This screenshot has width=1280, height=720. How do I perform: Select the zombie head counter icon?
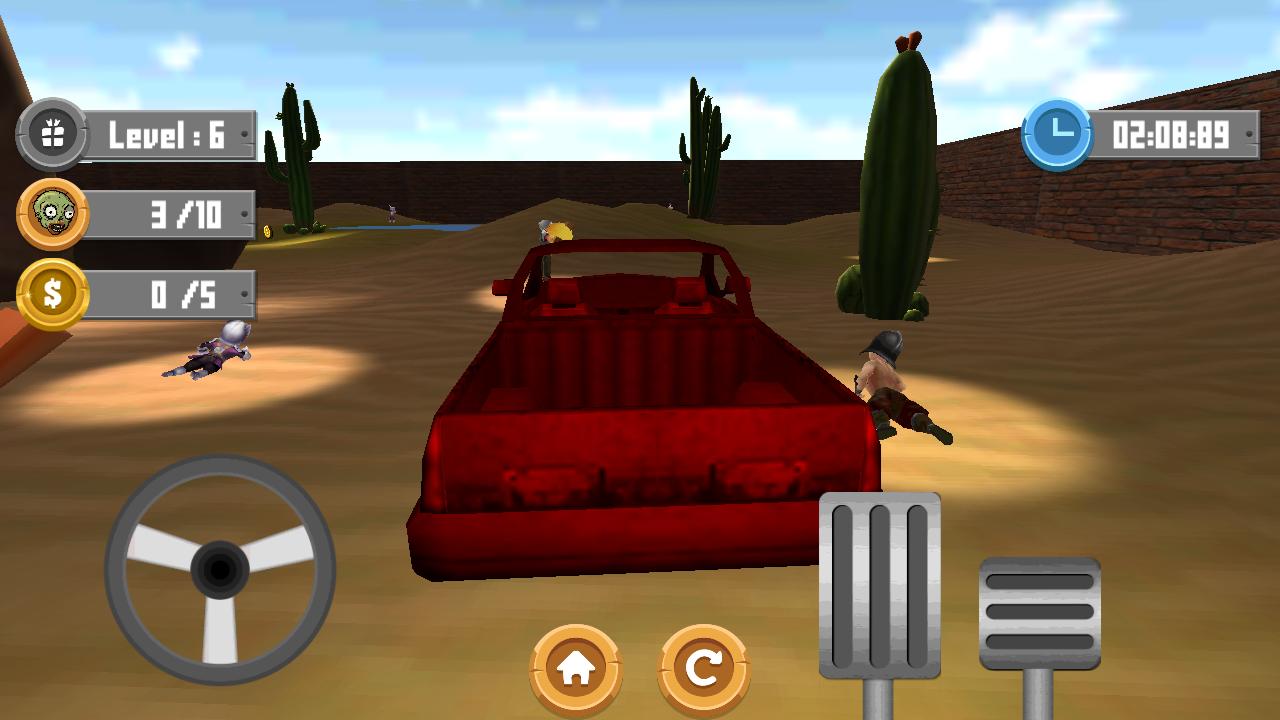55,213
